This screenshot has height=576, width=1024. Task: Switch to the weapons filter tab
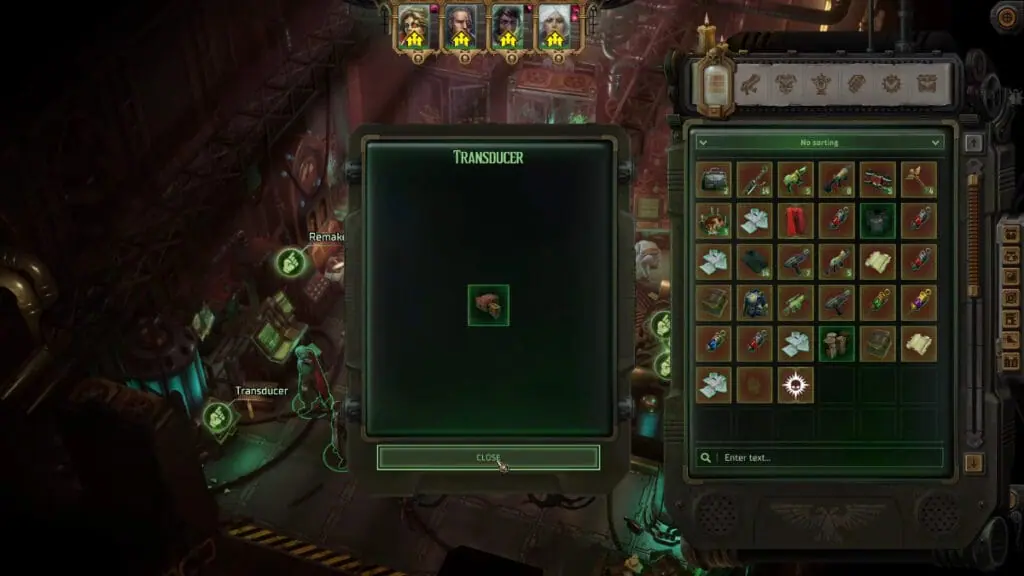(x=750, y=84)
